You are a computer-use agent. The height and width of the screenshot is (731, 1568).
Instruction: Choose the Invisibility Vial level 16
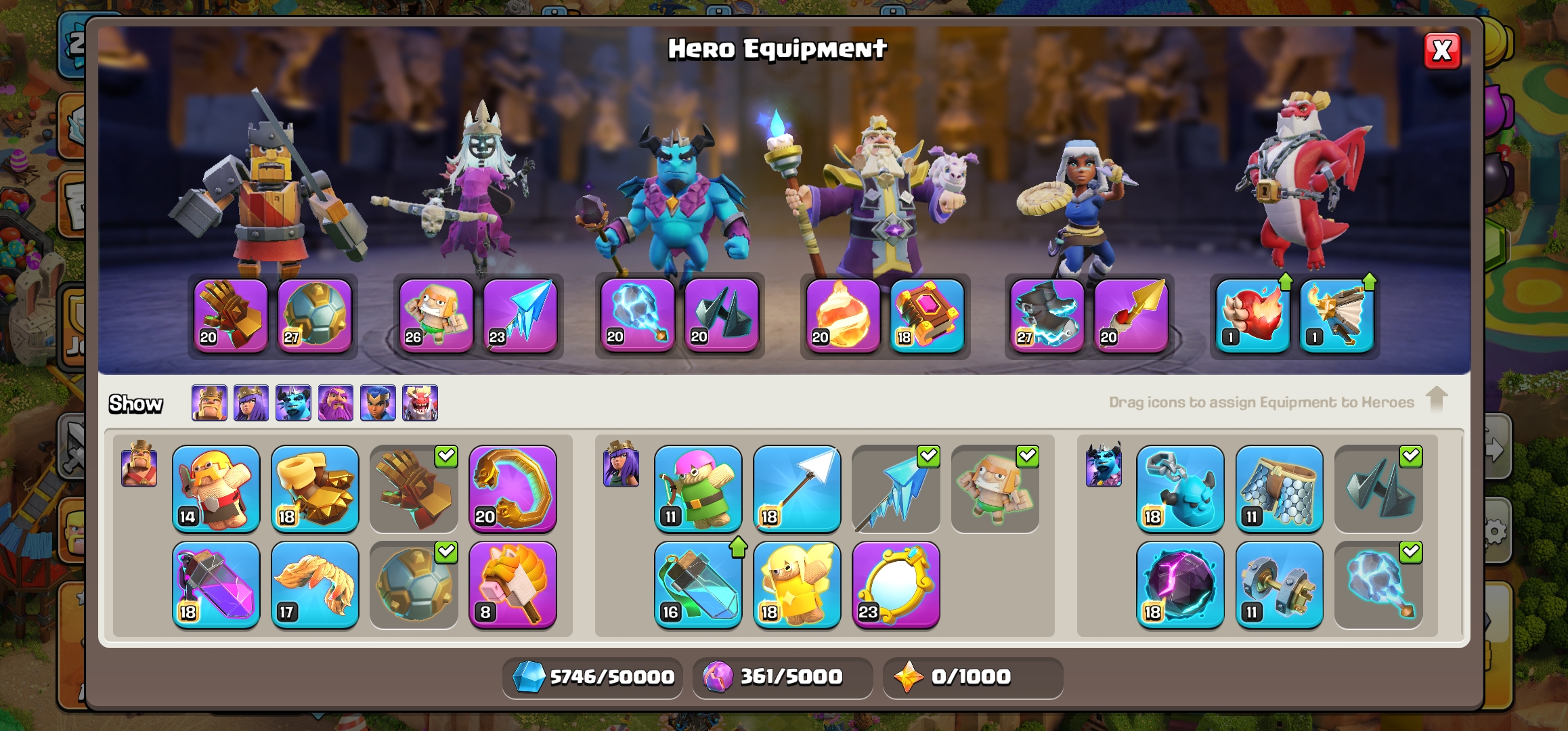coord(698,585)
